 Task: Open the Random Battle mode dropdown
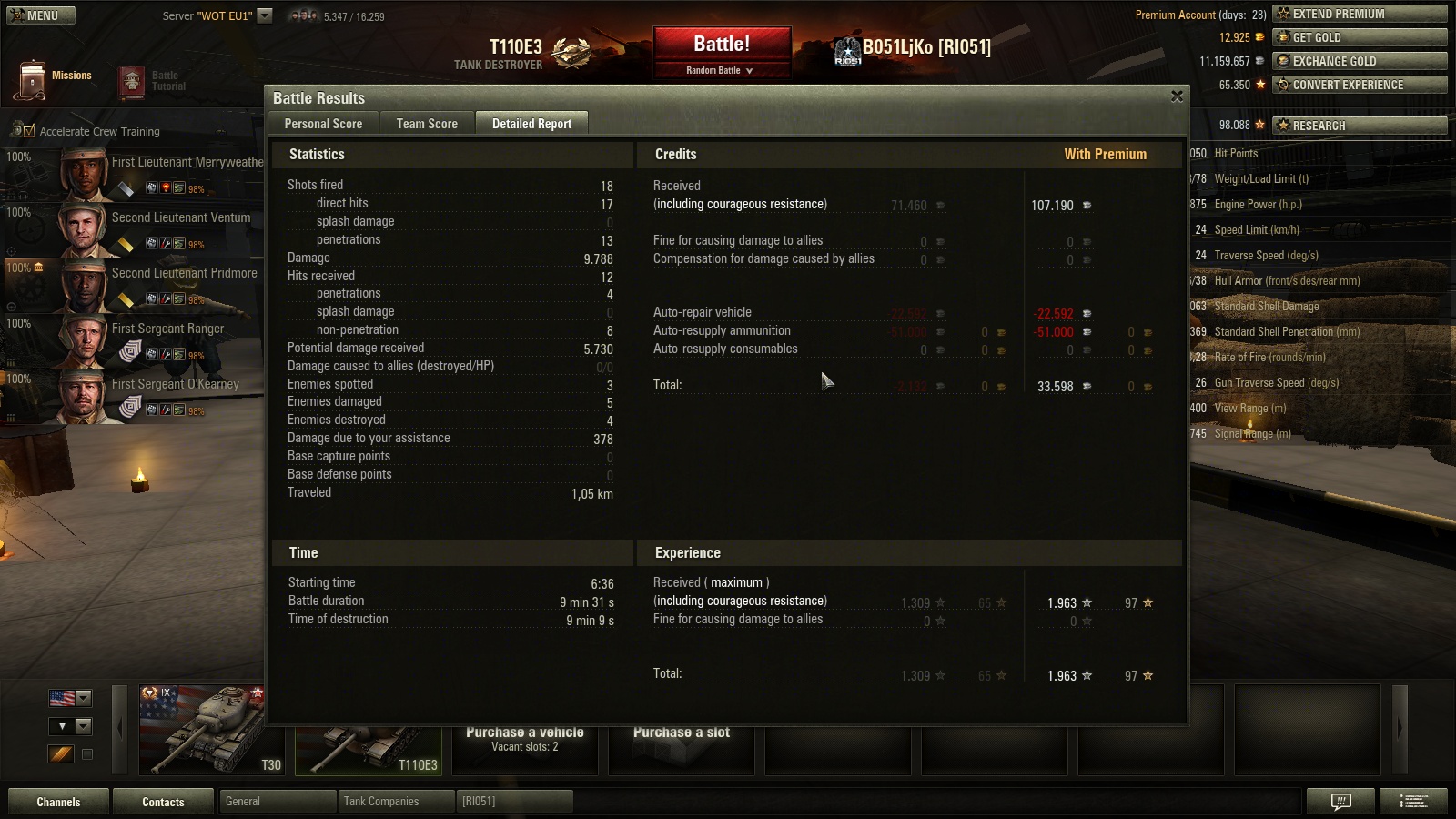[720, 70]
